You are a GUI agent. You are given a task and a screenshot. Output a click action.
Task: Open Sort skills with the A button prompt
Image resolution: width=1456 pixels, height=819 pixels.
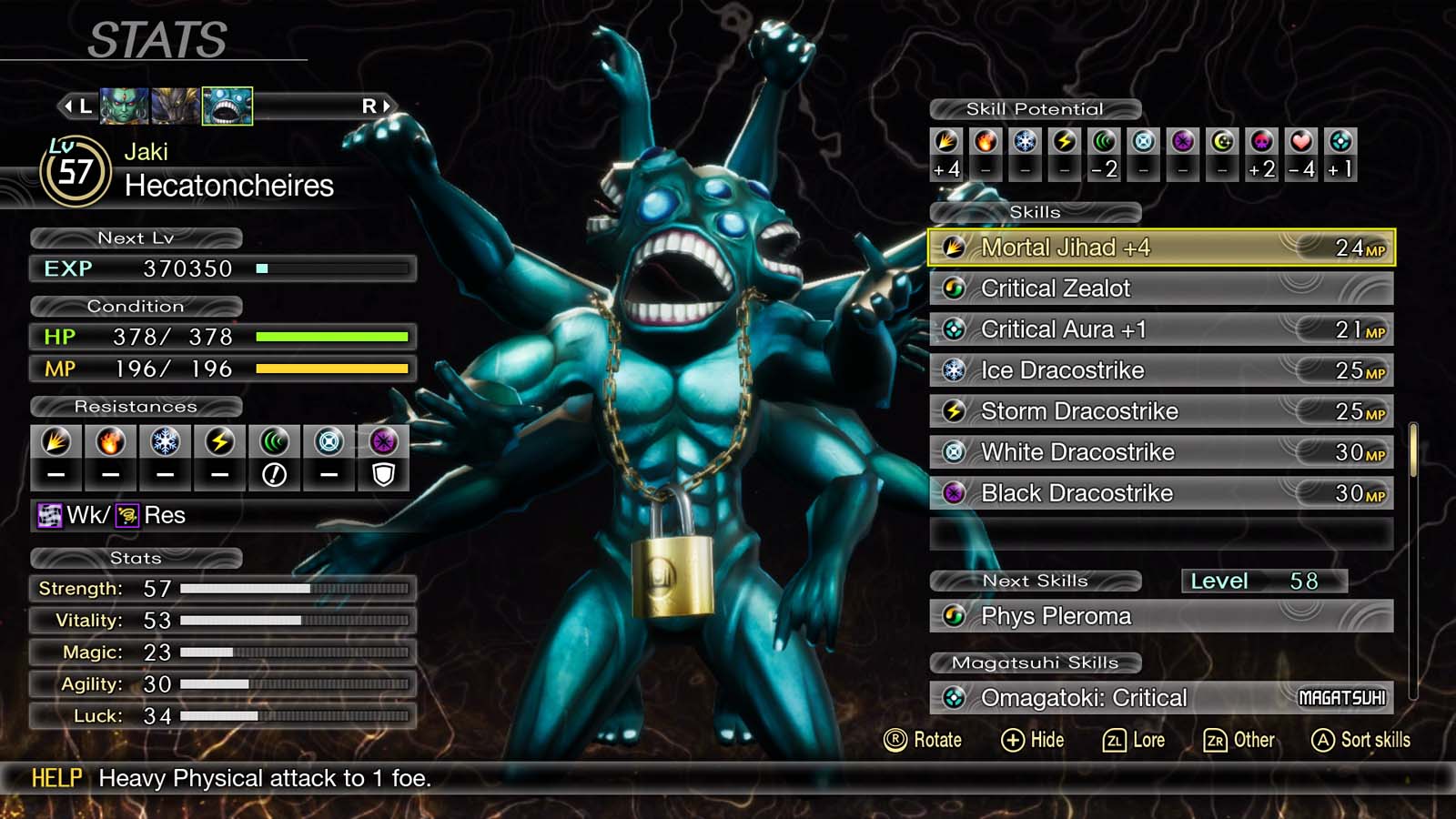click(1360, 740)
